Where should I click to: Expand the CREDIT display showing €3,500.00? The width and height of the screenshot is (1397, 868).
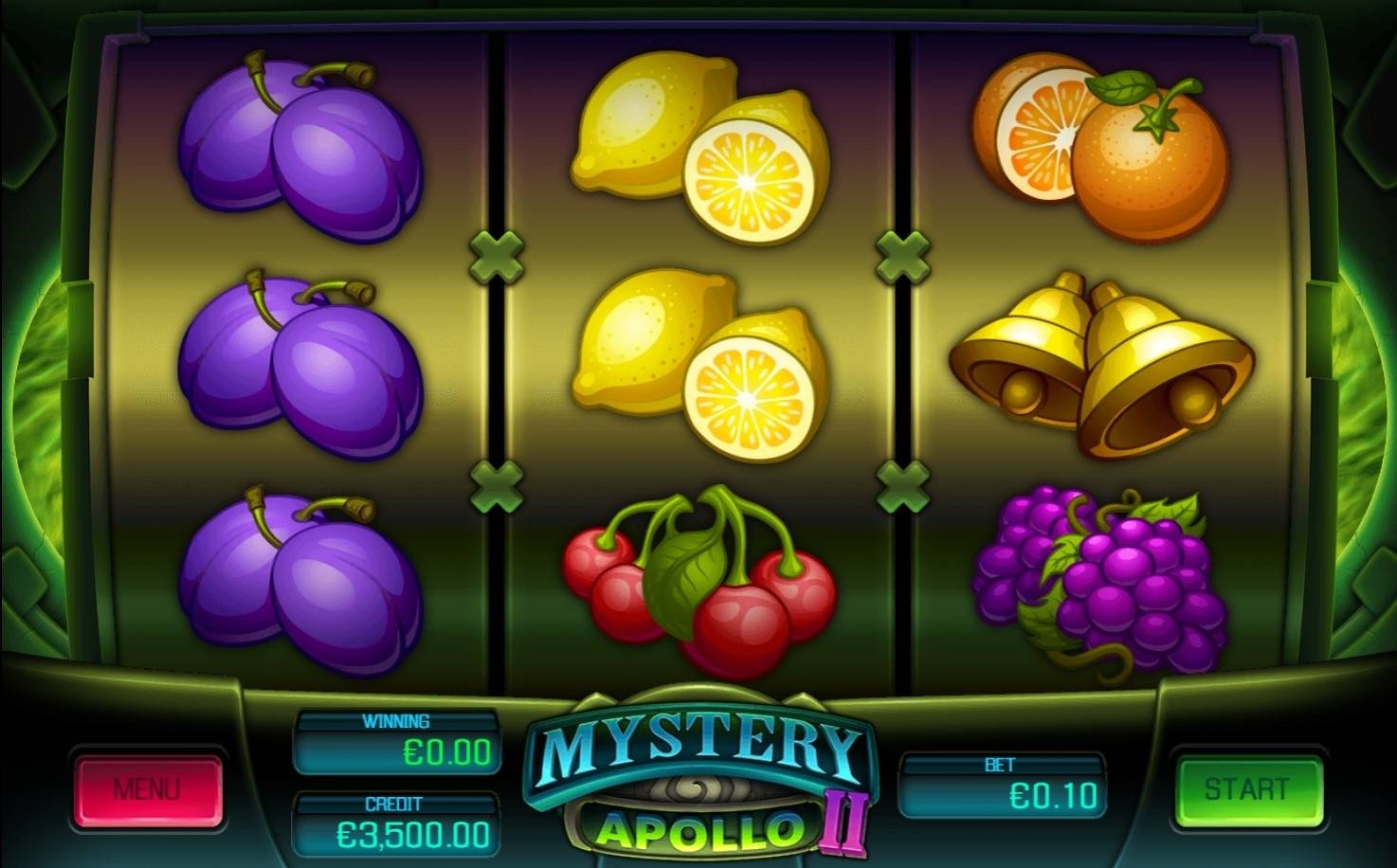(396, 822)
